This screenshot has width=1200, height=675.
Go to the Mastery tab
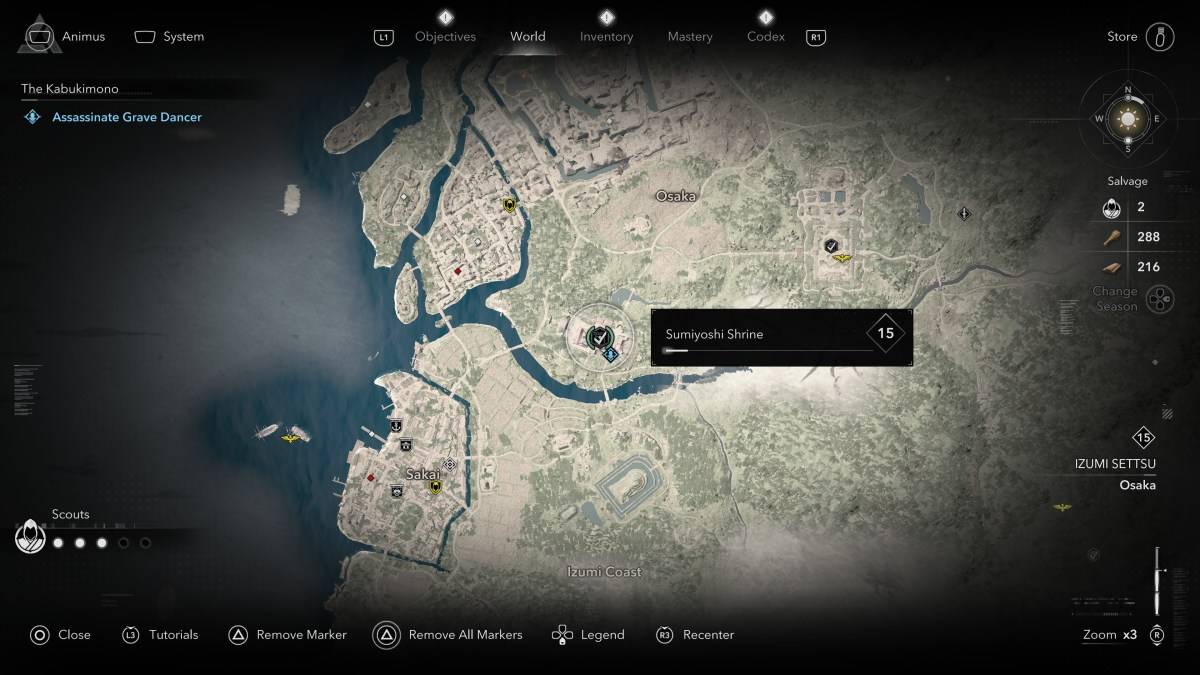690,37
